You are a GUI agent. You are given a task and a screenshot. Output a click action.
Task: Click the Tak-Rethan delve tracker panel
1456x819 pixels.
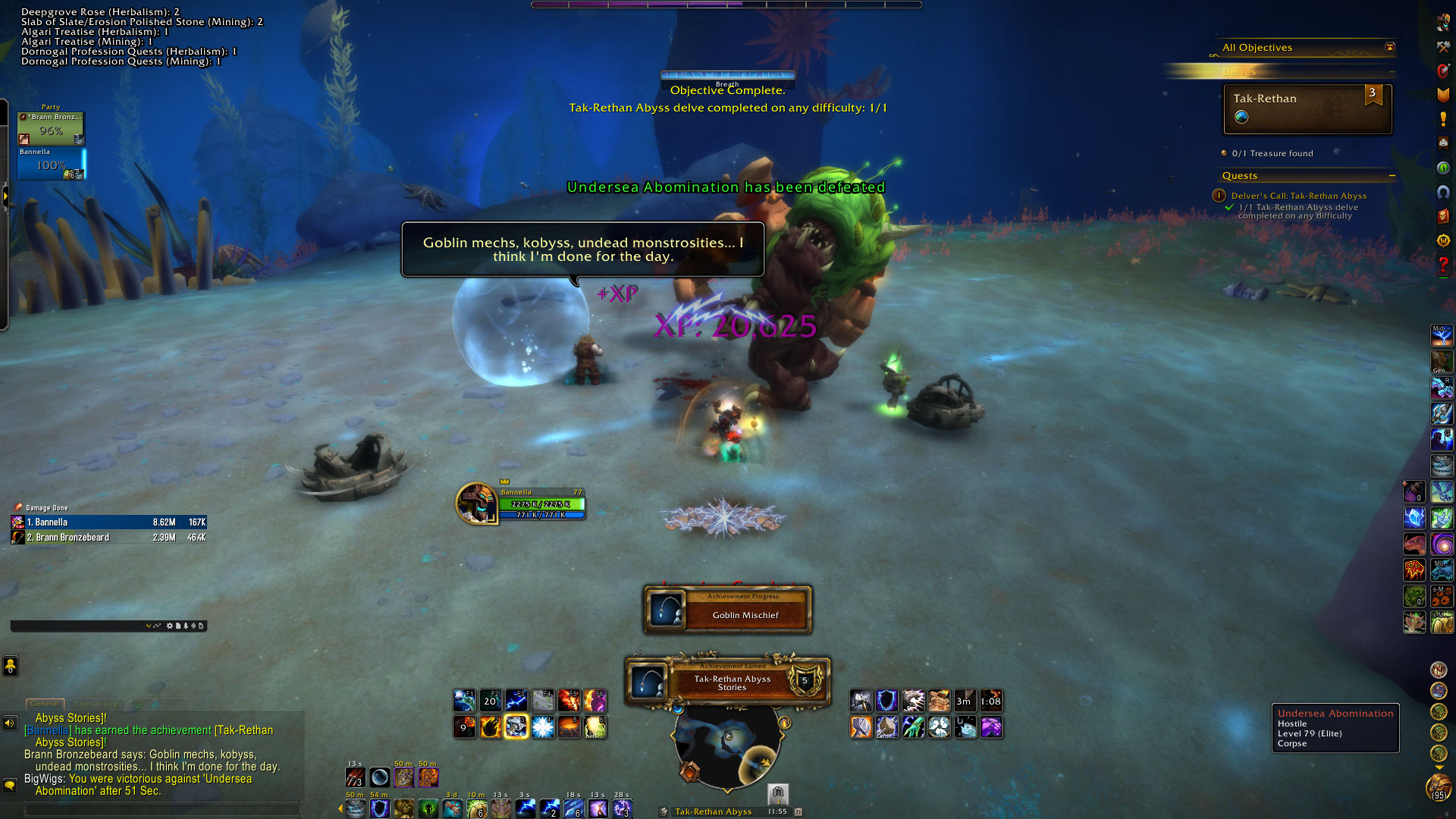coord(1307,108)
